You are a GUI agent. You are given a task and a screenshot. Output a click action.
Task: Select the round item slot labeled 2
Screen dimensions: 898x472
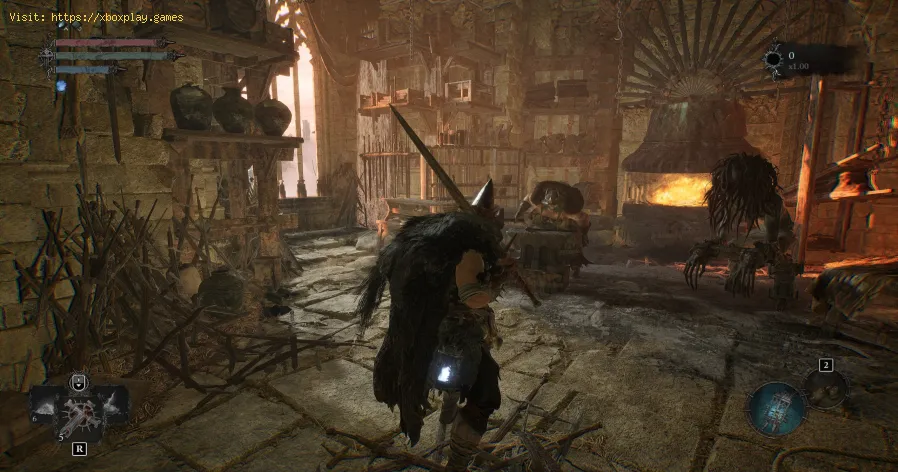[825, 388]
